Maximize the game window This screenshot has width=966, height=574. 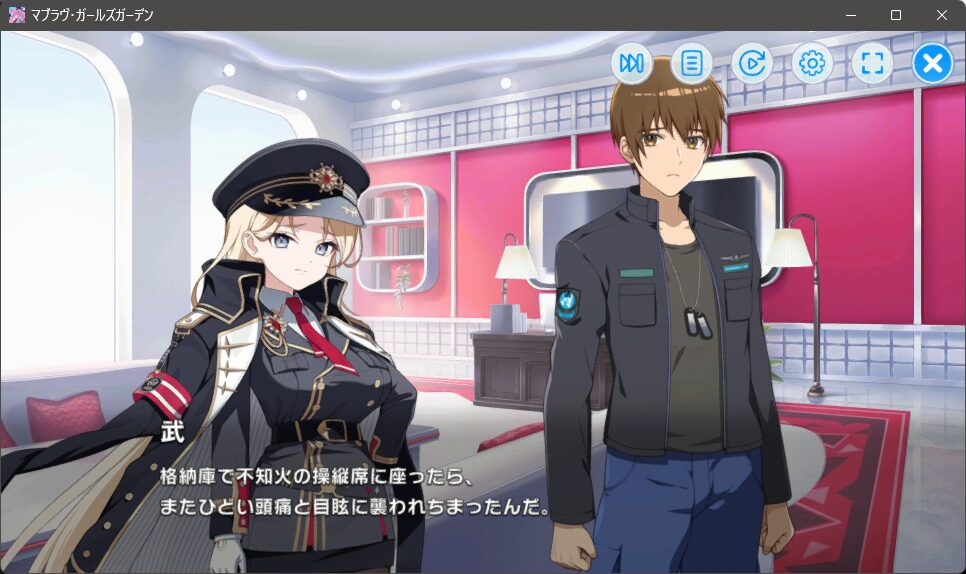(896, 15)
